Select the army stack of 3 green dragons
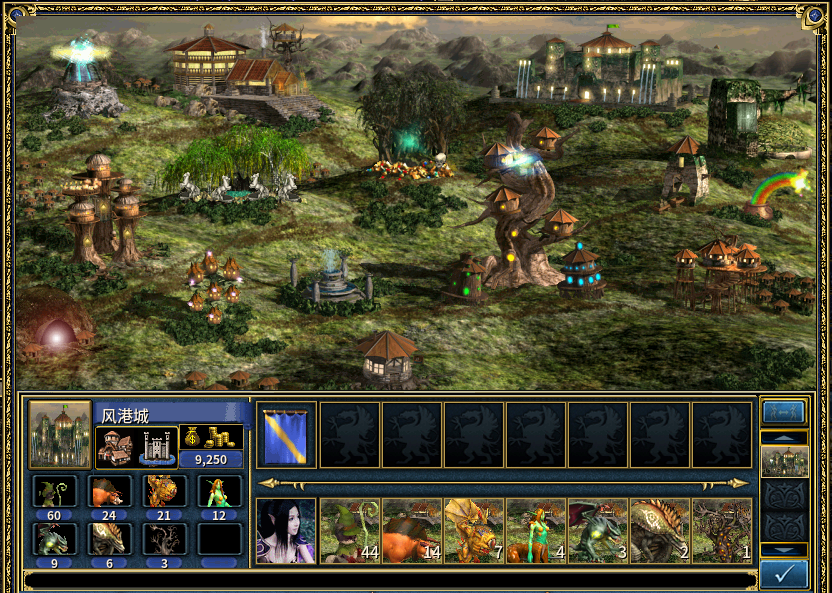The image size is (832, 593). point(597,531)
